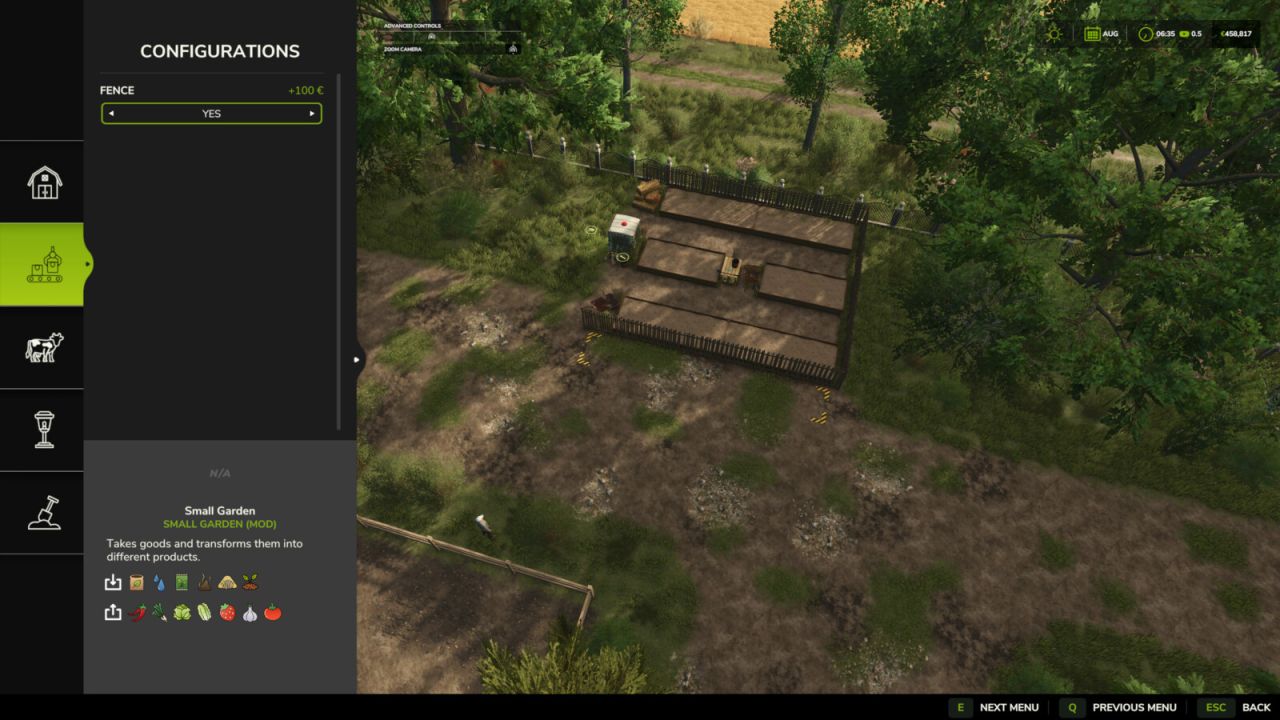This screenshot has height=720, width=1280.
Task: Click the strawberry output product icon
Action: coord(227,612)
